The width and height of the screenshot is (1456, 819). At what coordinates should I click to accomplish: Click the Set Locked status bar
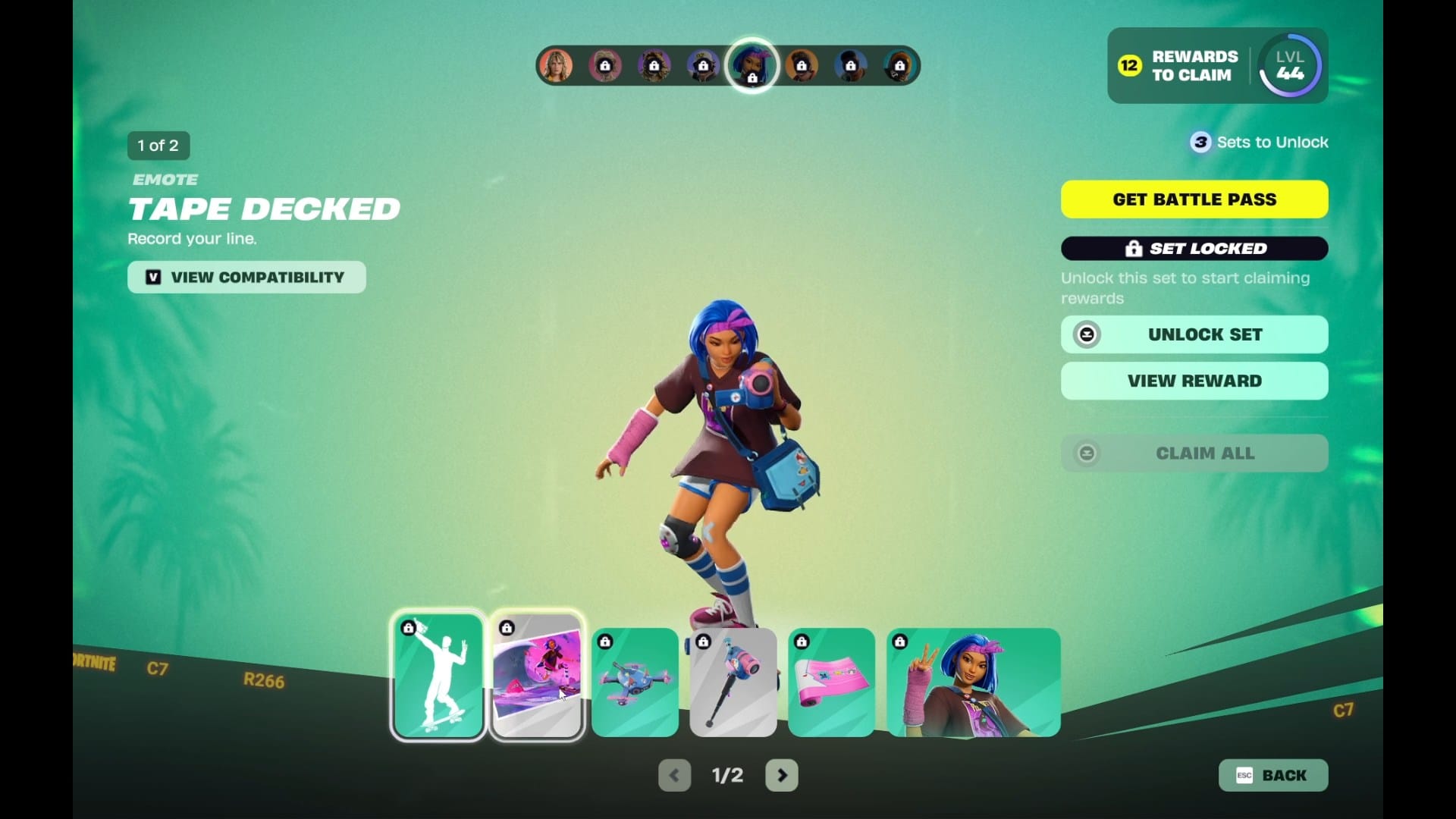pyautogui.click(x=1194, y=249)
